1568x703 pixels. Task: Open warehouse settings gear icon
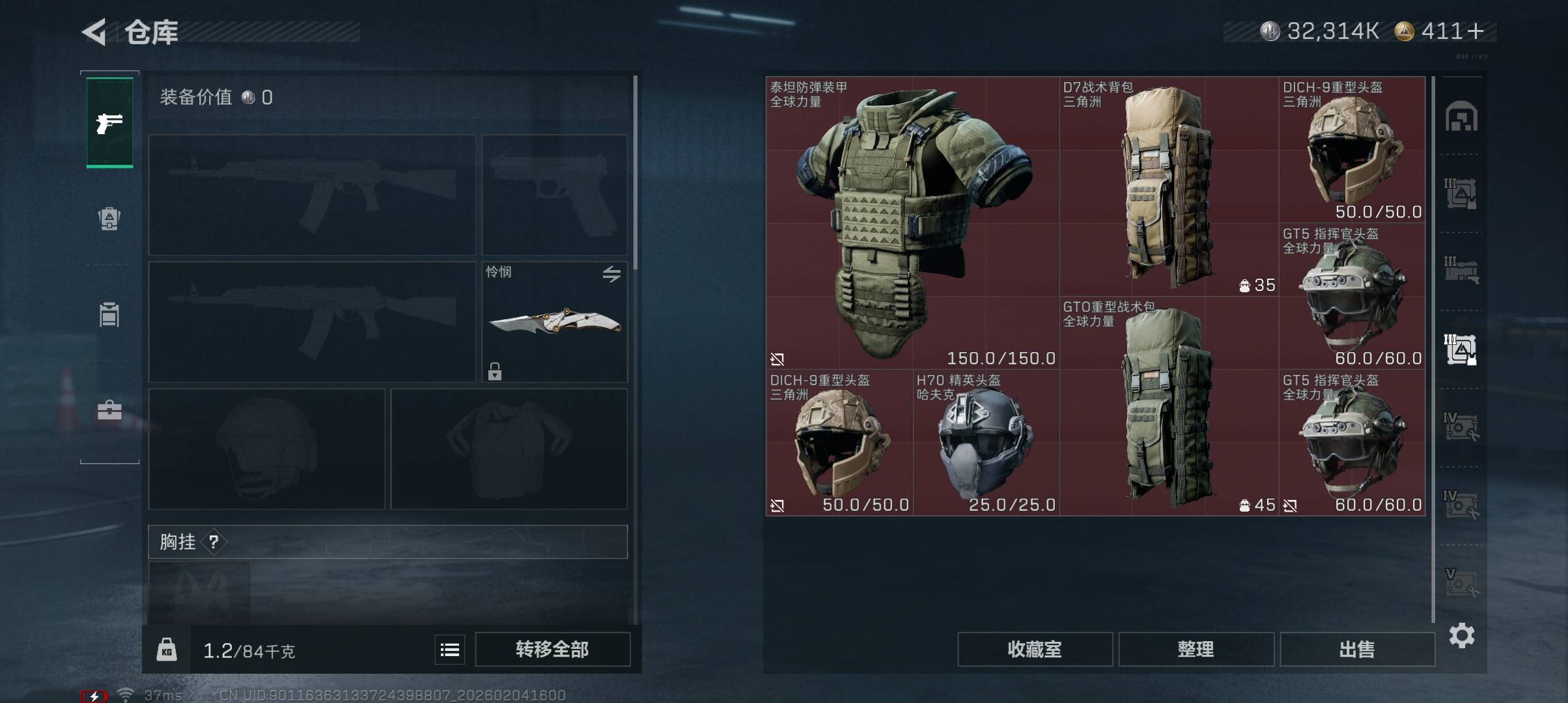(1461, 635)
